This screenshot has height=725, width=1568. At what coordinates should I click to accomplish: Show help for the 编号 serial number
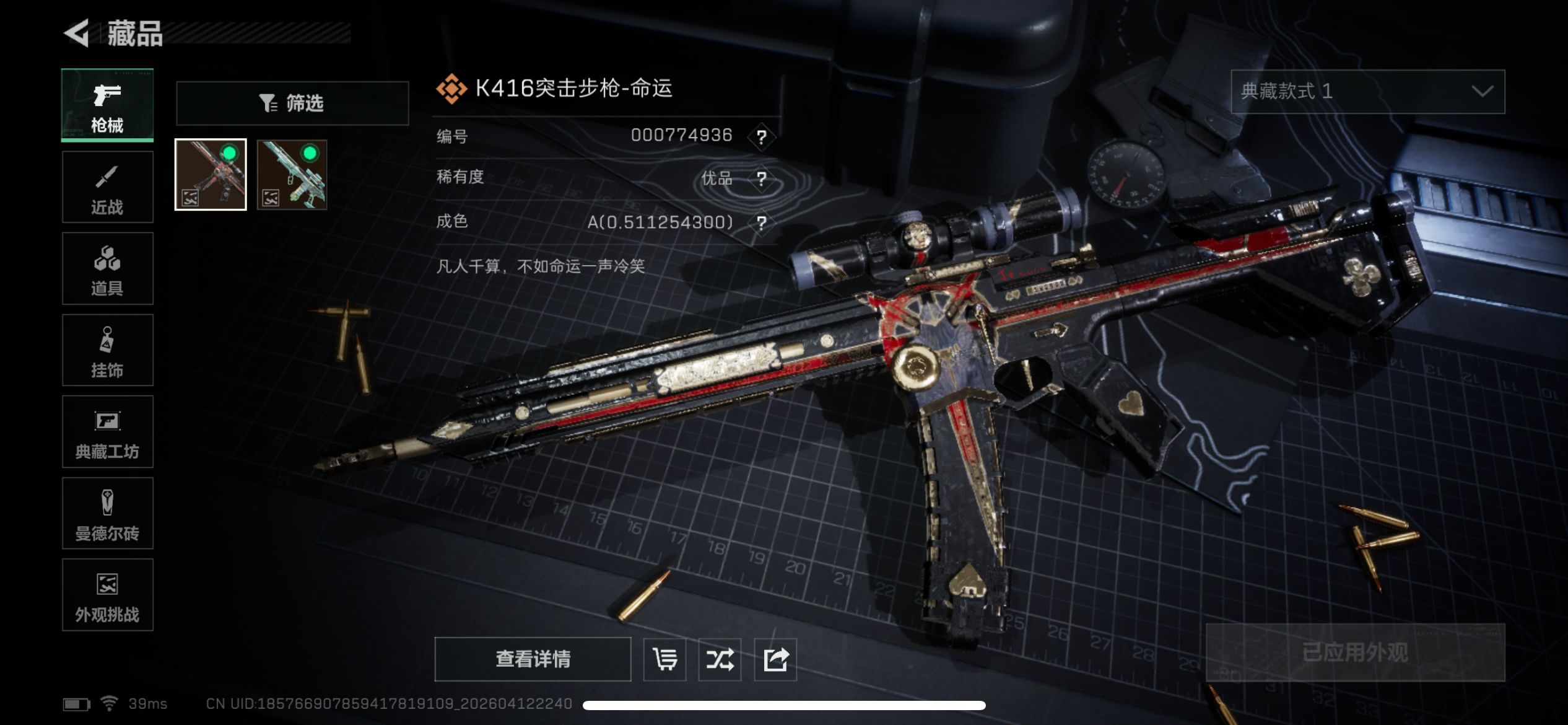(x=761, y=136)
